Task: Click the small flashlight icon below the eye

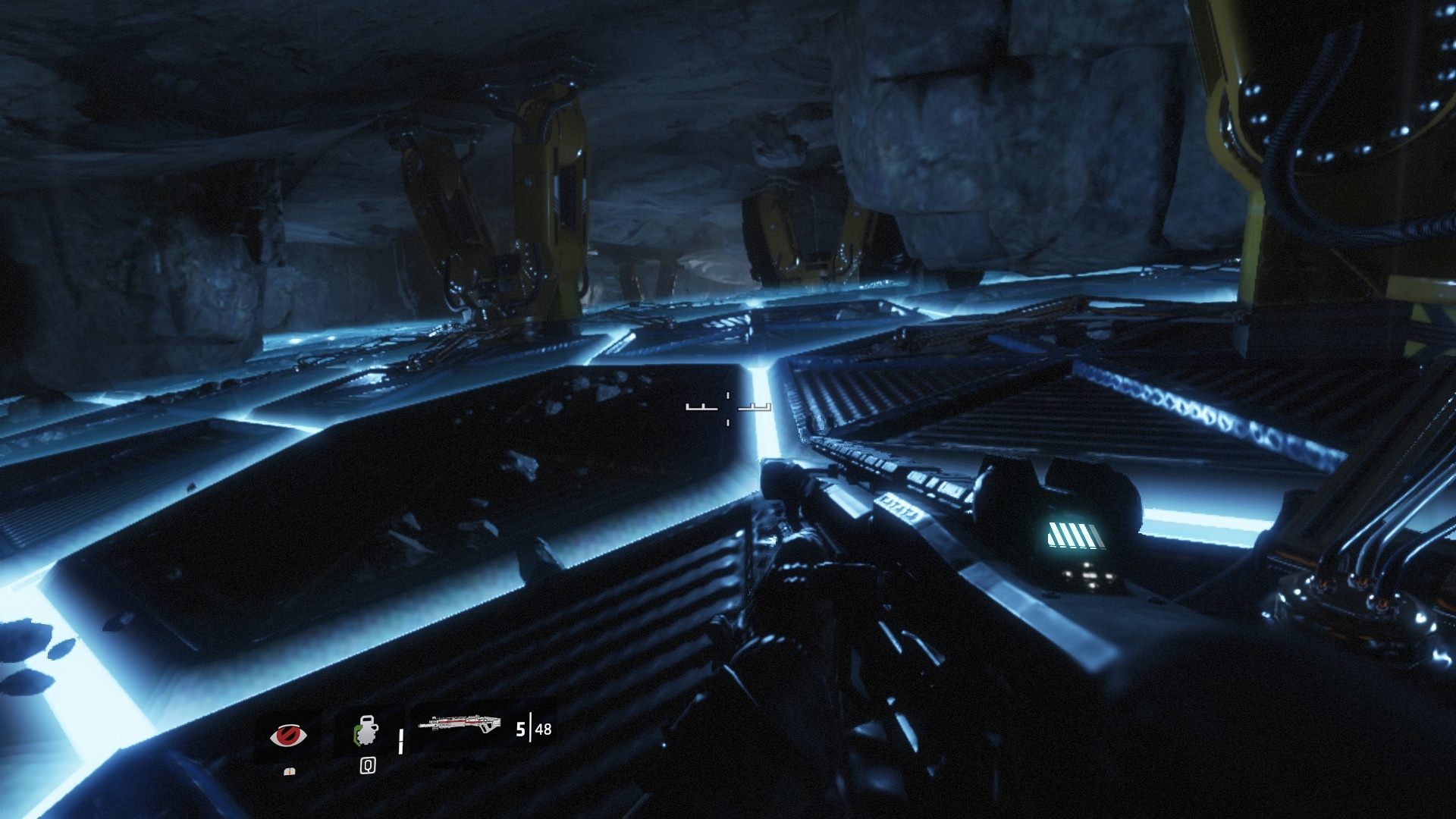Action: (x=290, y=773)
